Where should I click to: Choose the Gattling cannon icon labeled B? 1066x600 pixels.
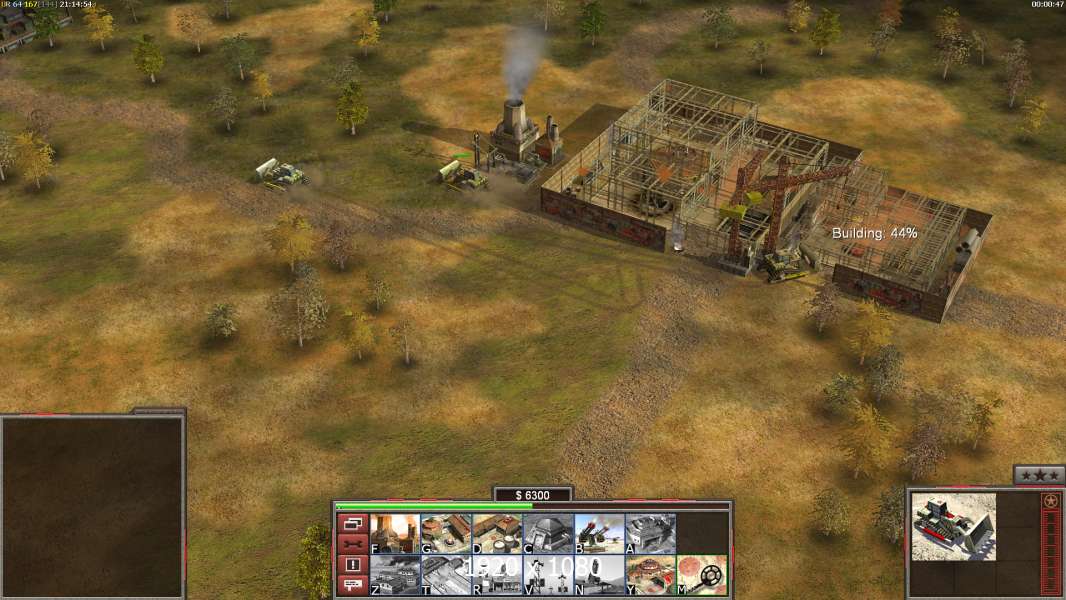[599, 533]
